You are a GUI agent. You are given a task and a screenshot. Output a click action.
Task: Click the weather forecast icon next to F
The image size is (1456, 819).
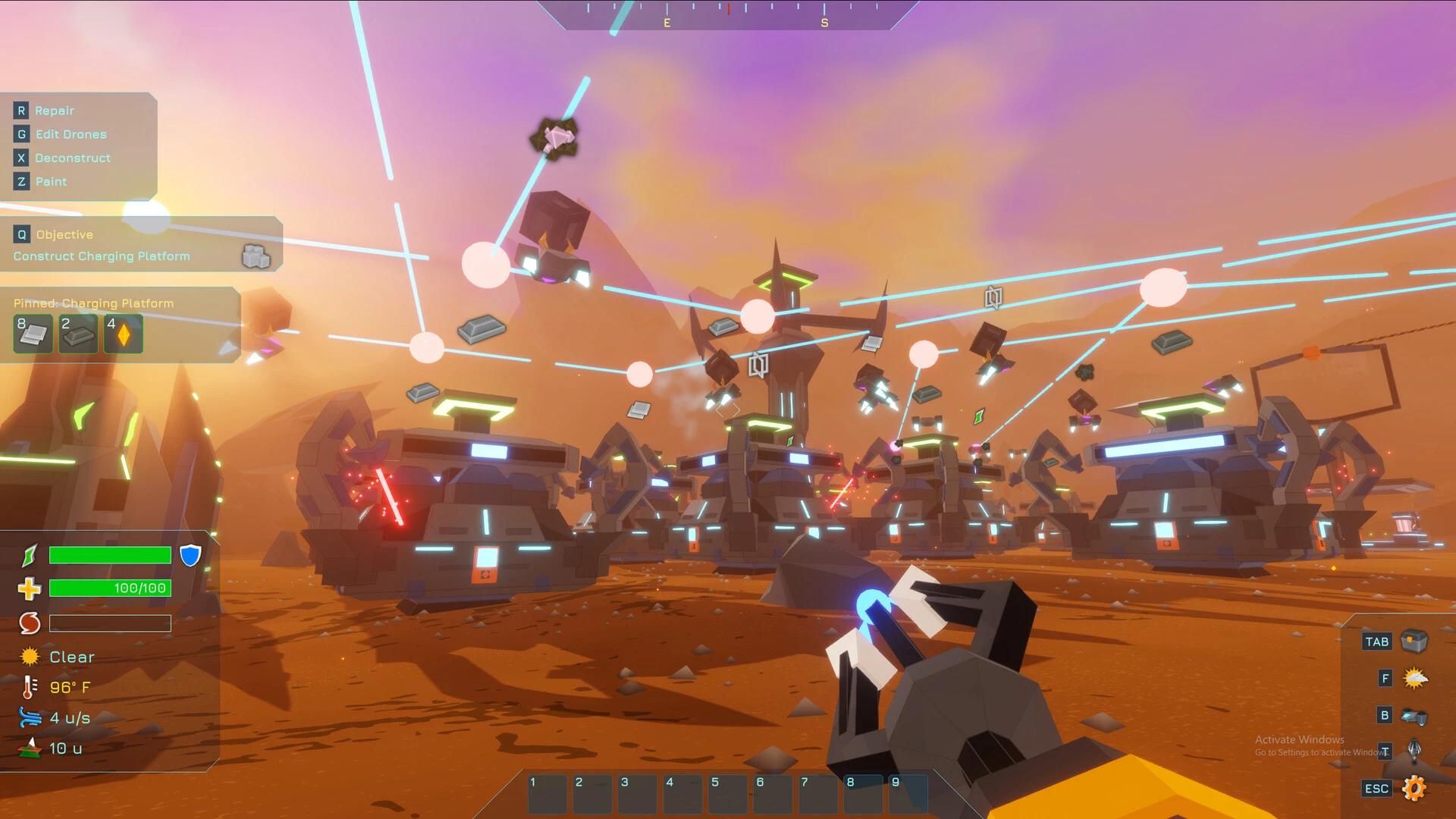1417,678
